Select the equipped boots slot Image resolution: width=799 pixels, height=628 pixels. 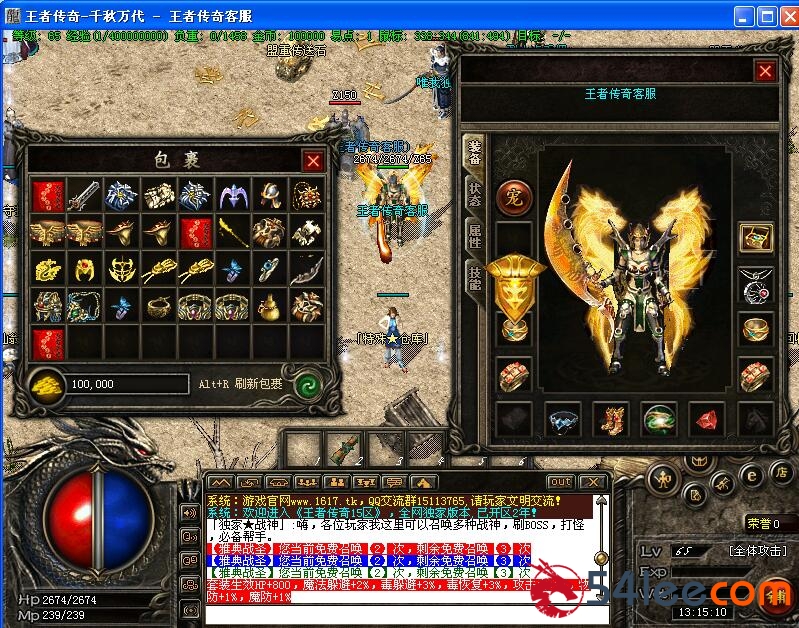click(610, 419)
